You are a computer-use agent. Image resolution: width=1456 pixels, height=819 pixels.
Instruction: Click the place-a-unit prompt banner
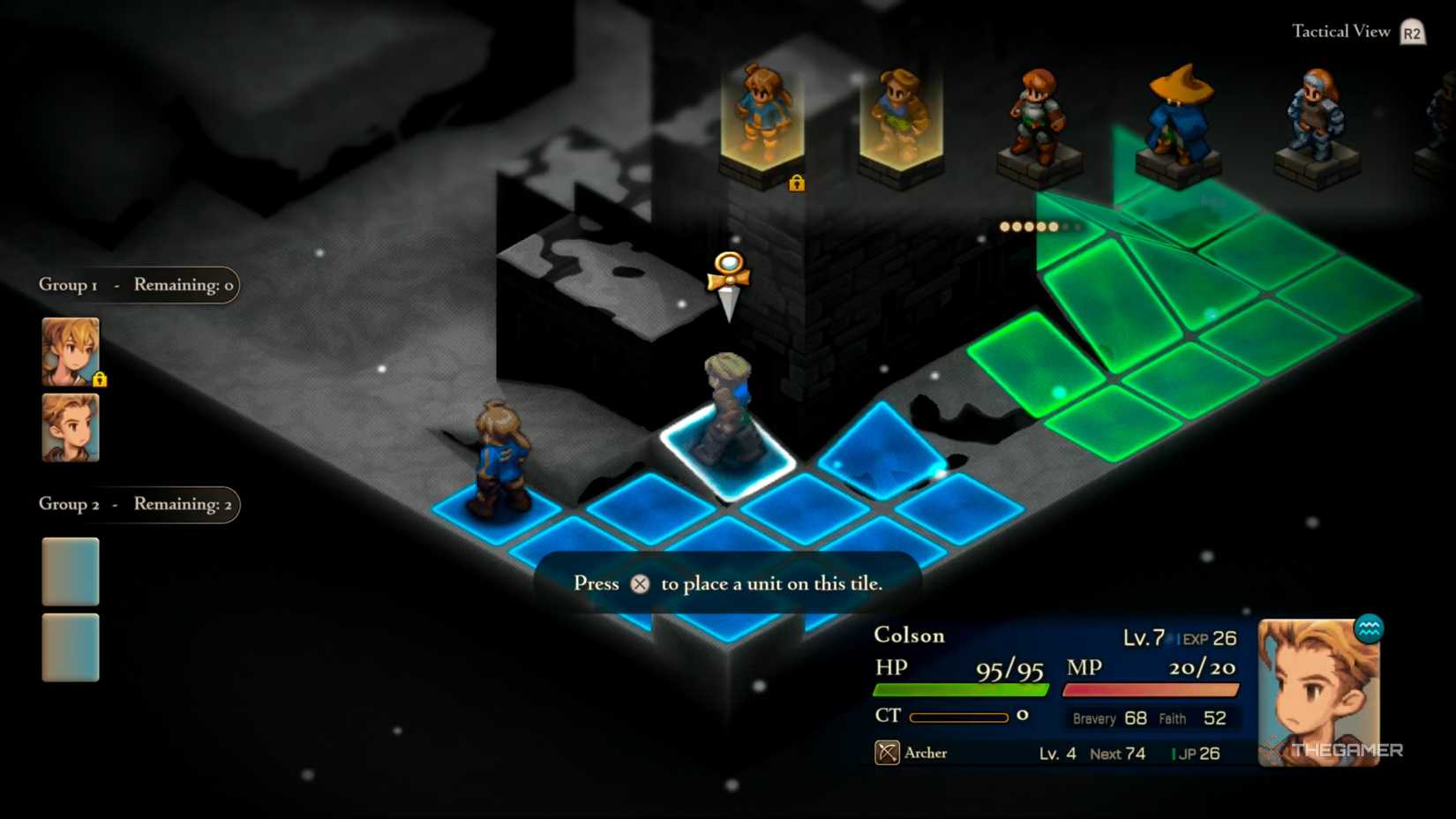728,583
